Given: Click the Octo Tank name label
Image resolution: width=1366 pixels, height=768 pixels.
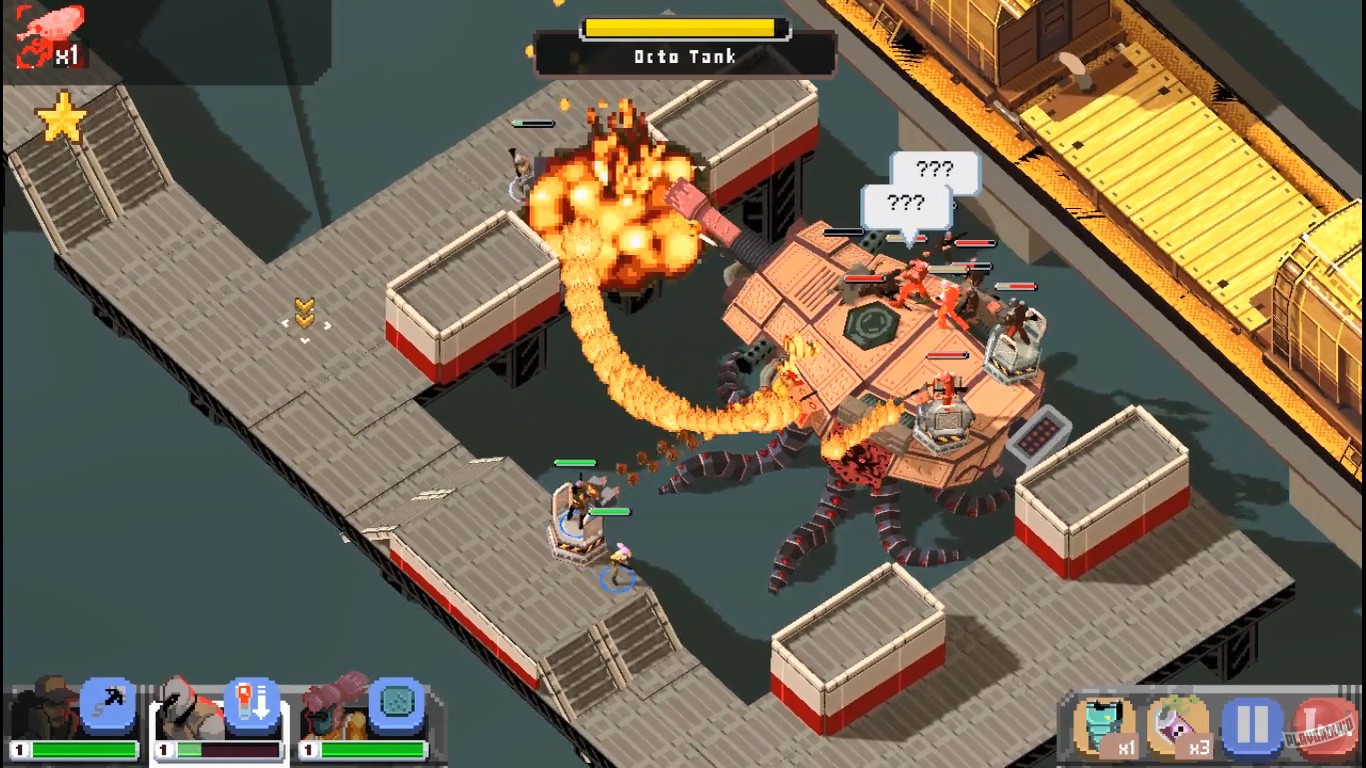Looking at the screenshot, I should [683, 57].
